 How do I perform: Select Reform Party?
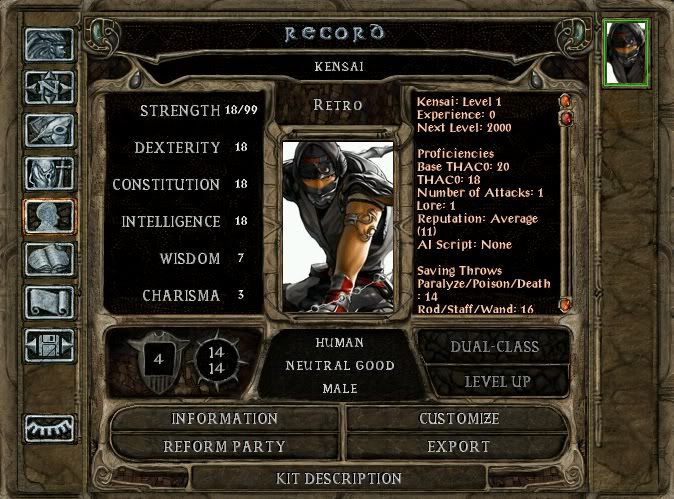pos(224,446)
